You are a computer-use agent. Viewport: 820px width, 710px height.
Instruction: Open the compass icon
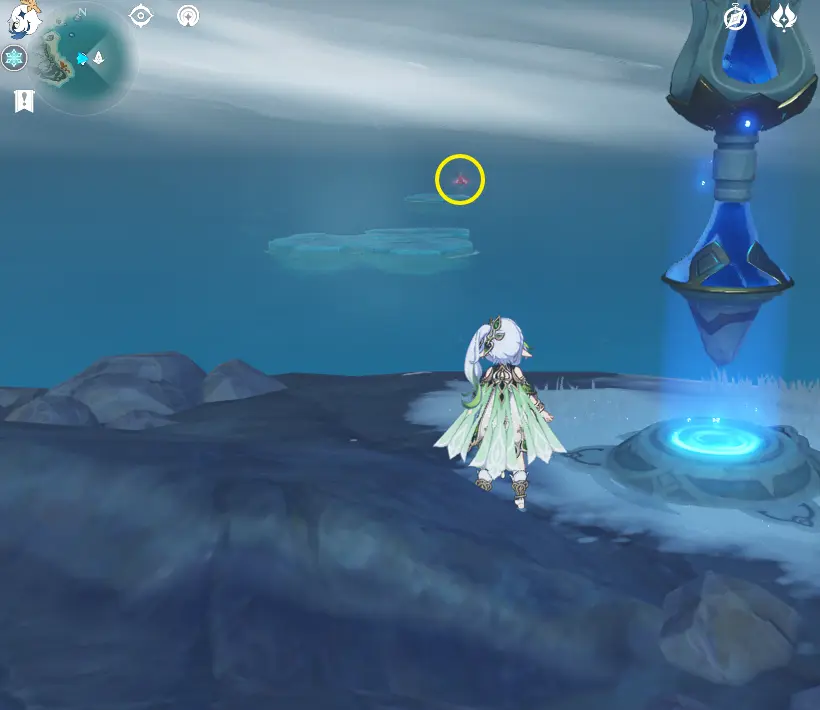[x=736, y=18]
